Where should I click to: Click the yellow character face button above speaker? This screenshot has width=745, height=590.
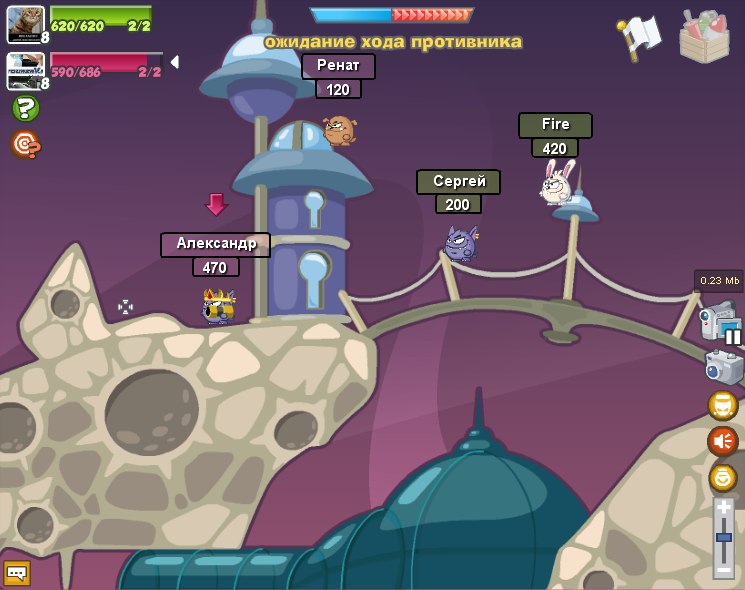(x=722, y=405)
